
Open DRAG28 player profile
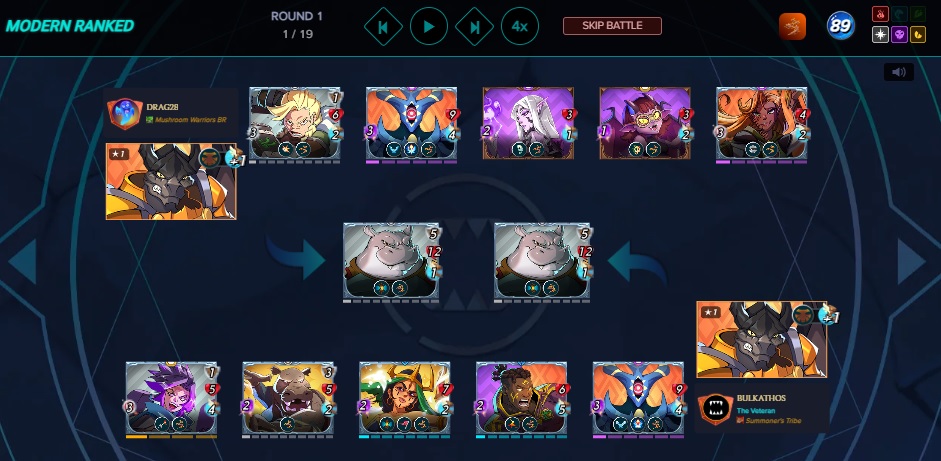[124, 113]
